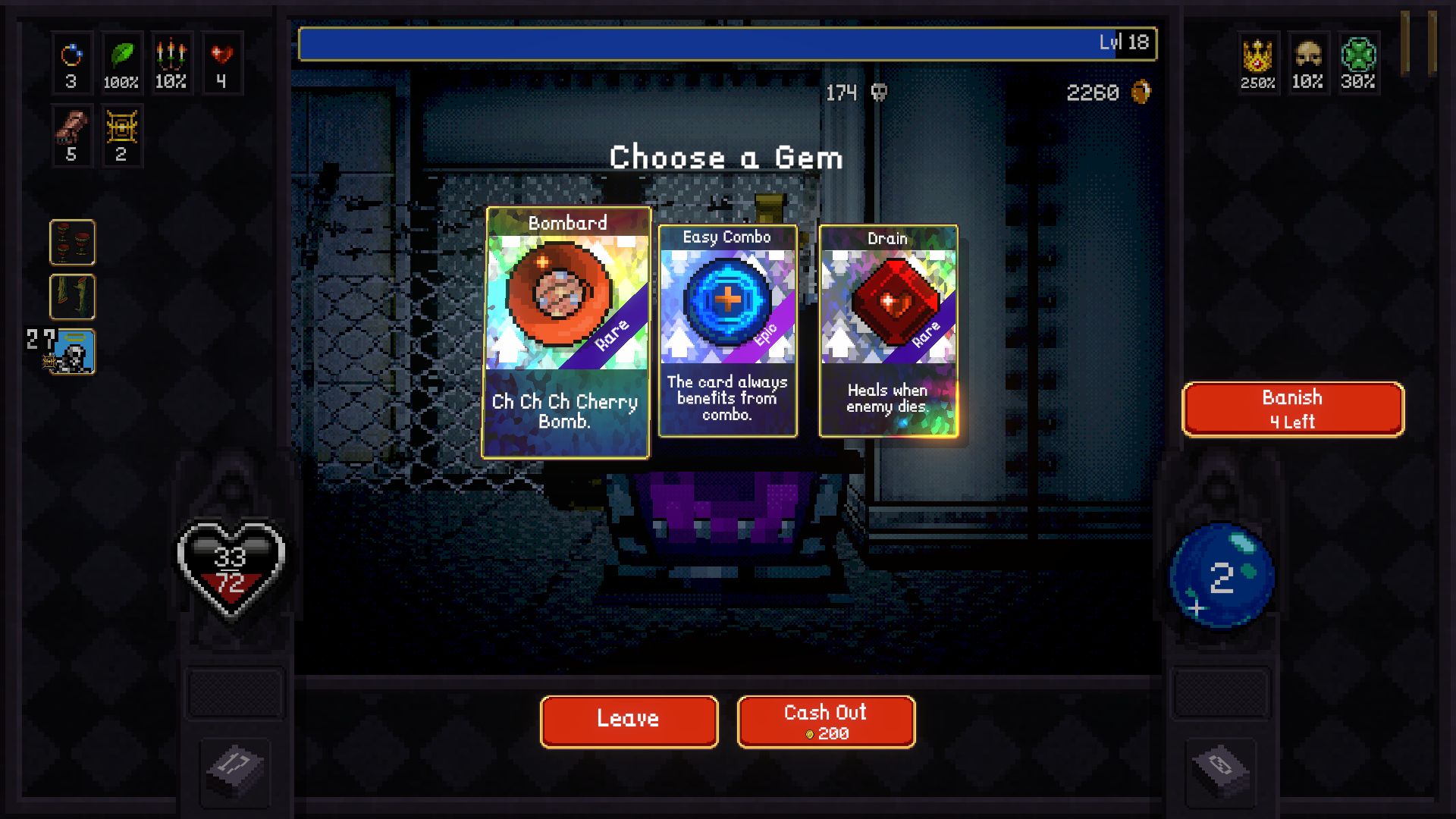Select the gauntlet item icon showing 5

pyautogui.click(x=72, y=135)
